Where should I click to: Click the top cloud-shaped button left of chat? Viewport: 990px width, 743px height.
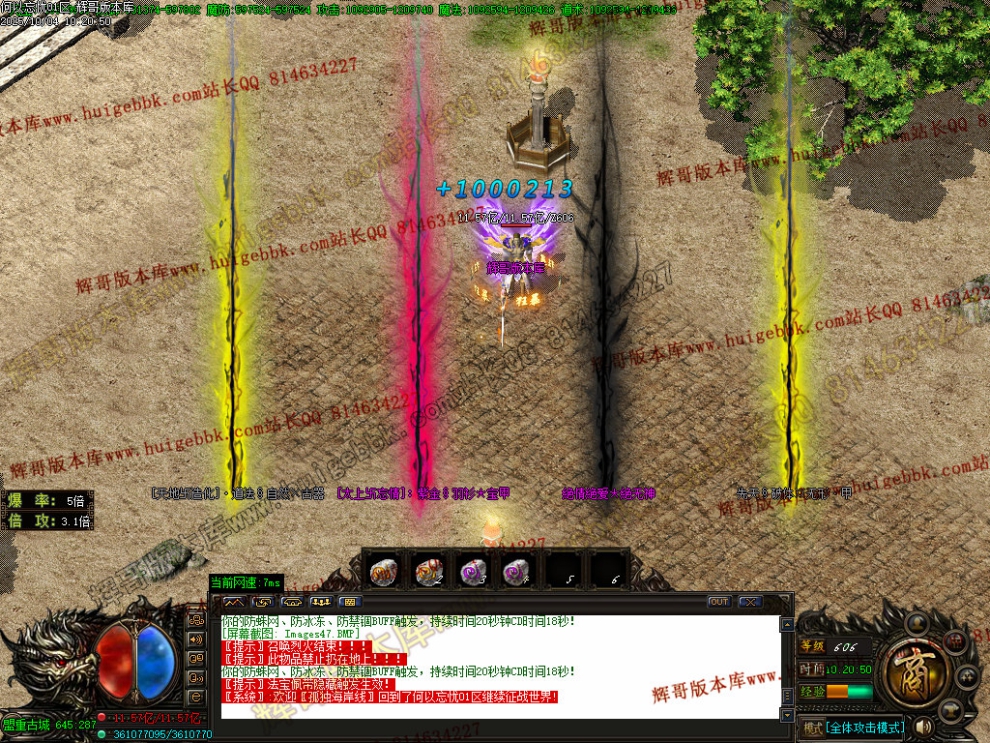click(x=196, y=619)
